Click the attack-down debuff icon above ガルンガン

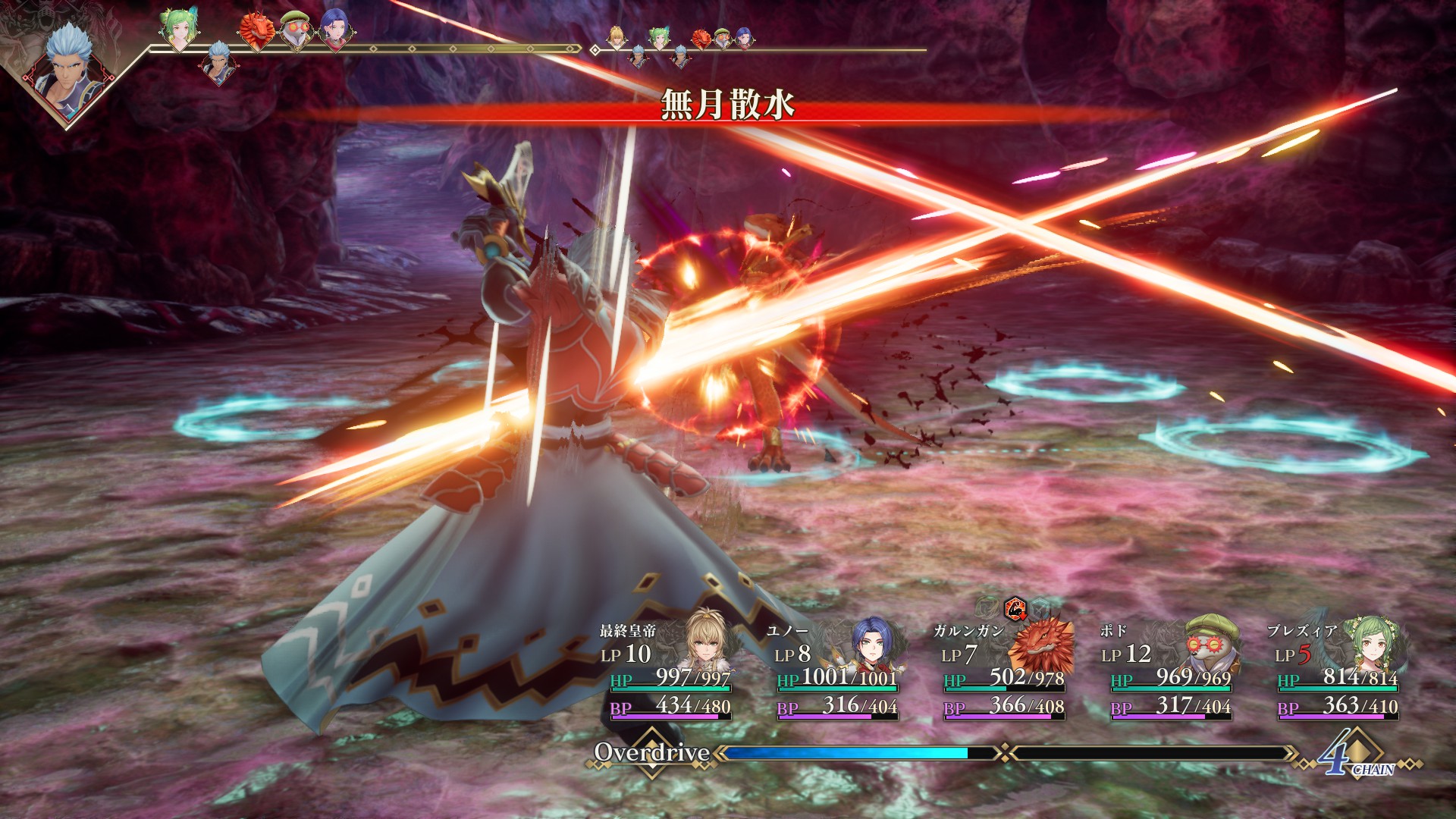click(1015, 607)
